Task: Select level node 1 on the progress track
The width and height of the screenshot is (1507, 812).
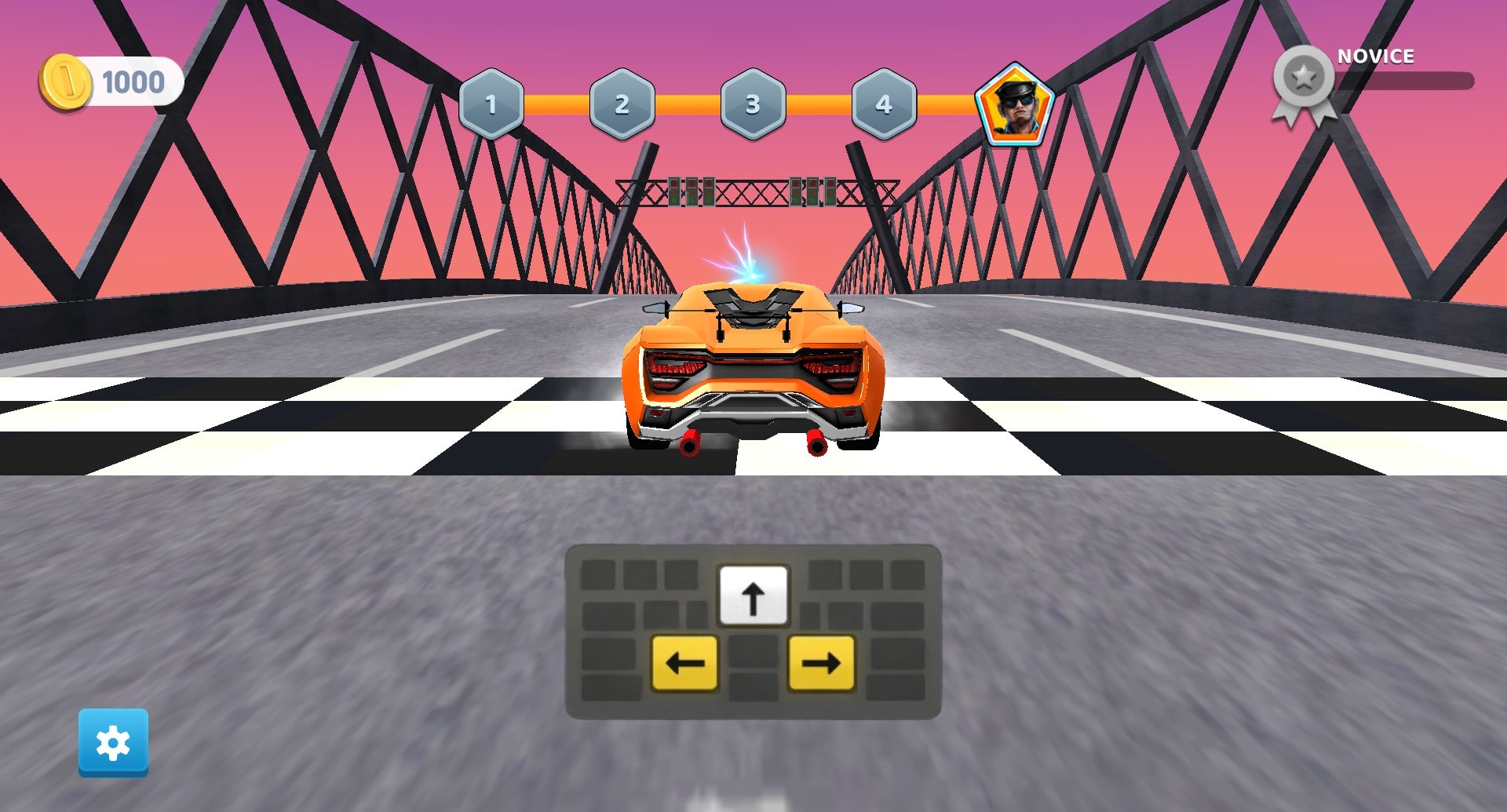Action: point(492,102)
